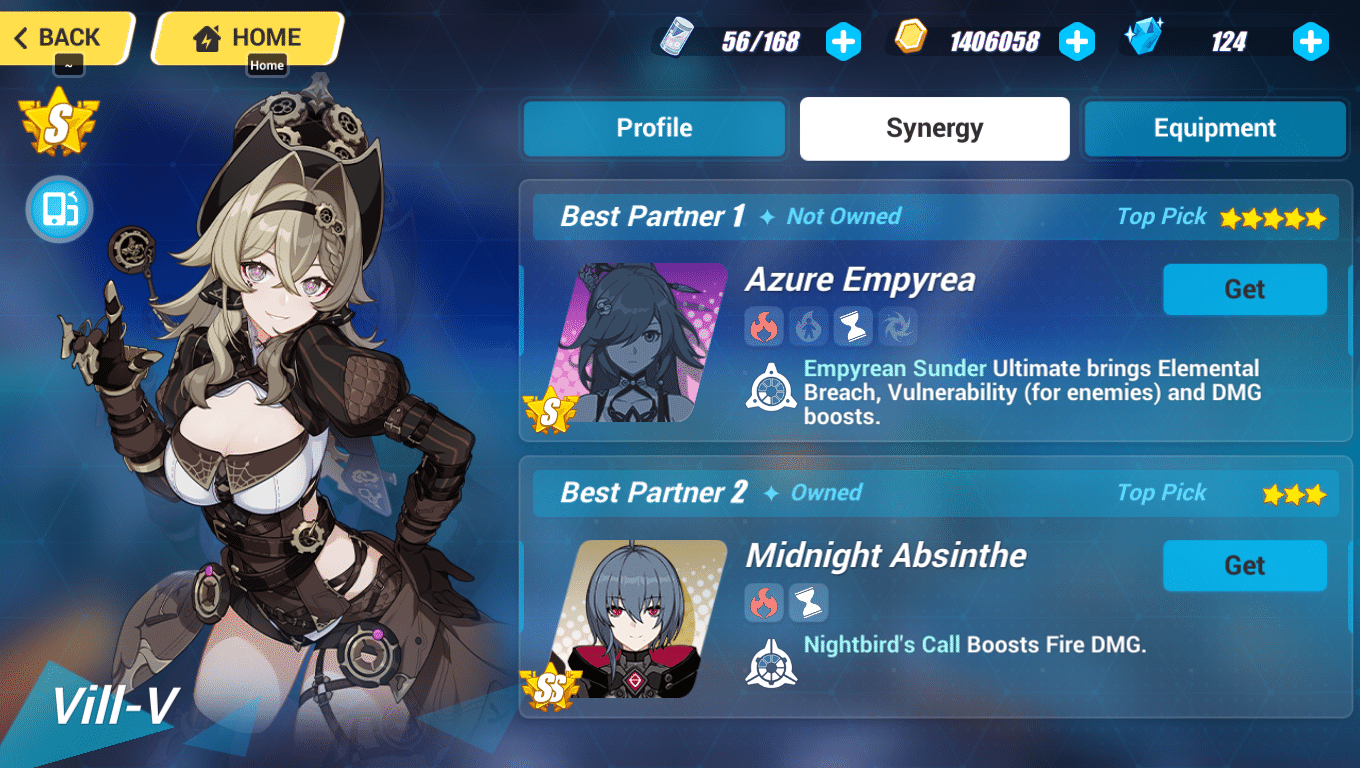Select the Synergy tab
Screen dimensions: 1360x768
tap(933, 128)
